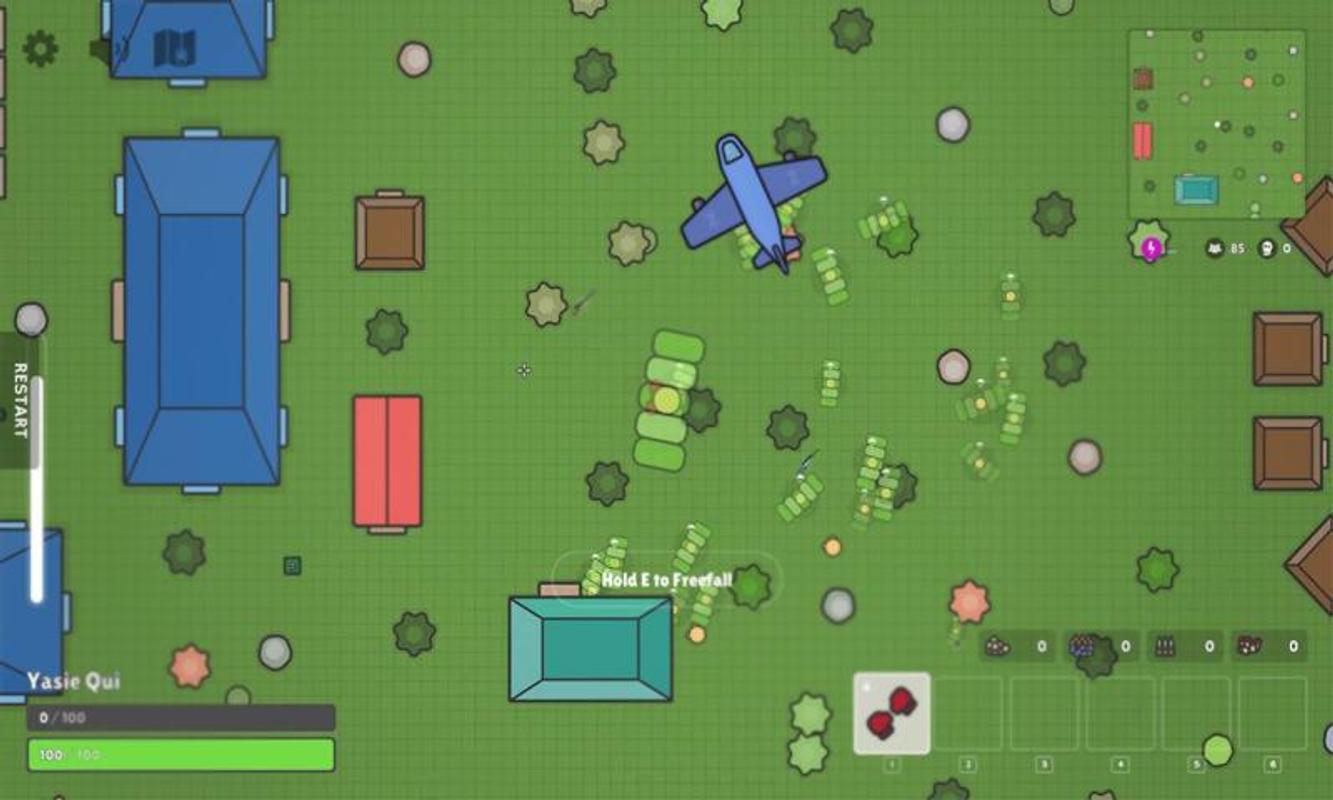1333x800 pixels.
Task: Toggle hotbar slot 2 selection
Action: point(966,712)
